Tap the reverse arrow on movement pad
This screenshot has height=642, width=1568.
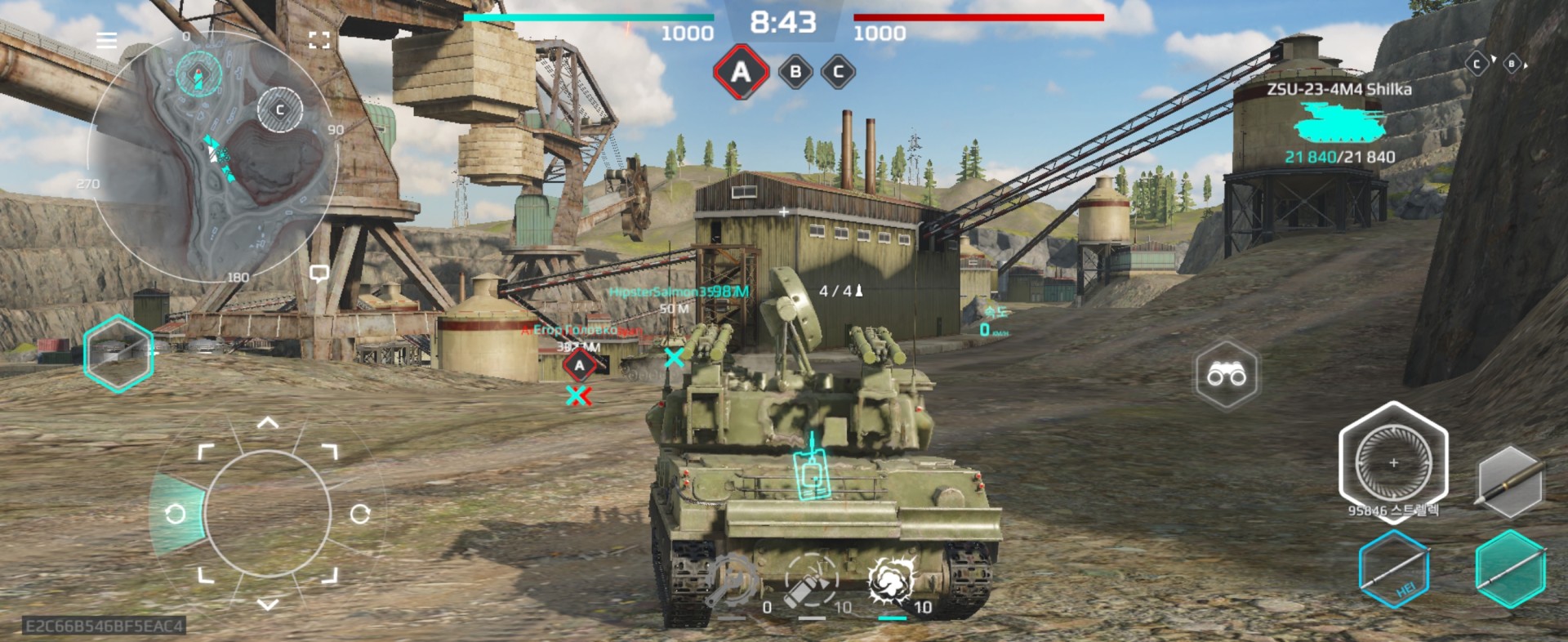(x=268, y=604)
